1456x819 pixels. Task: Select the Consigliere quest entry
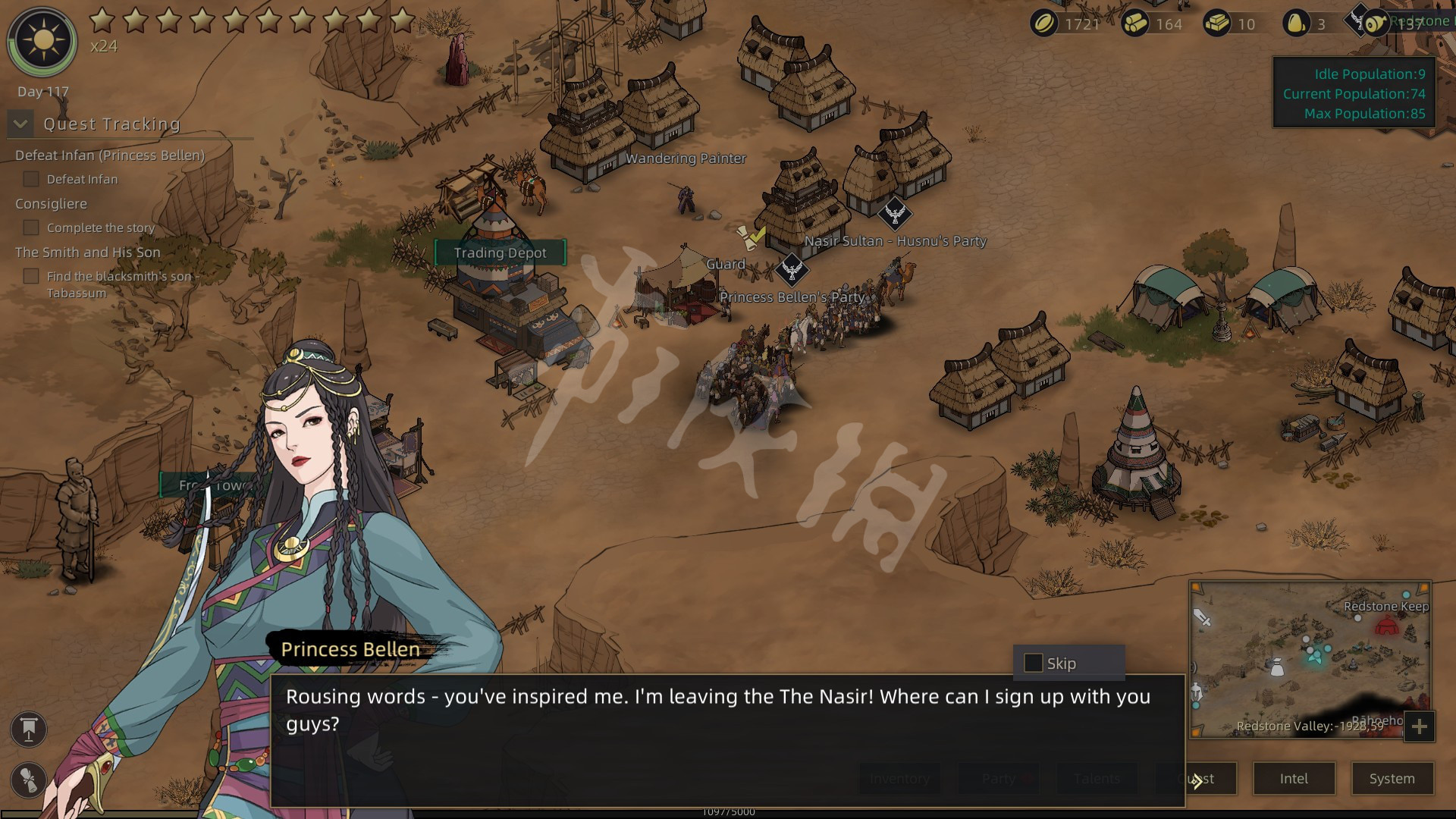[51, 204]
